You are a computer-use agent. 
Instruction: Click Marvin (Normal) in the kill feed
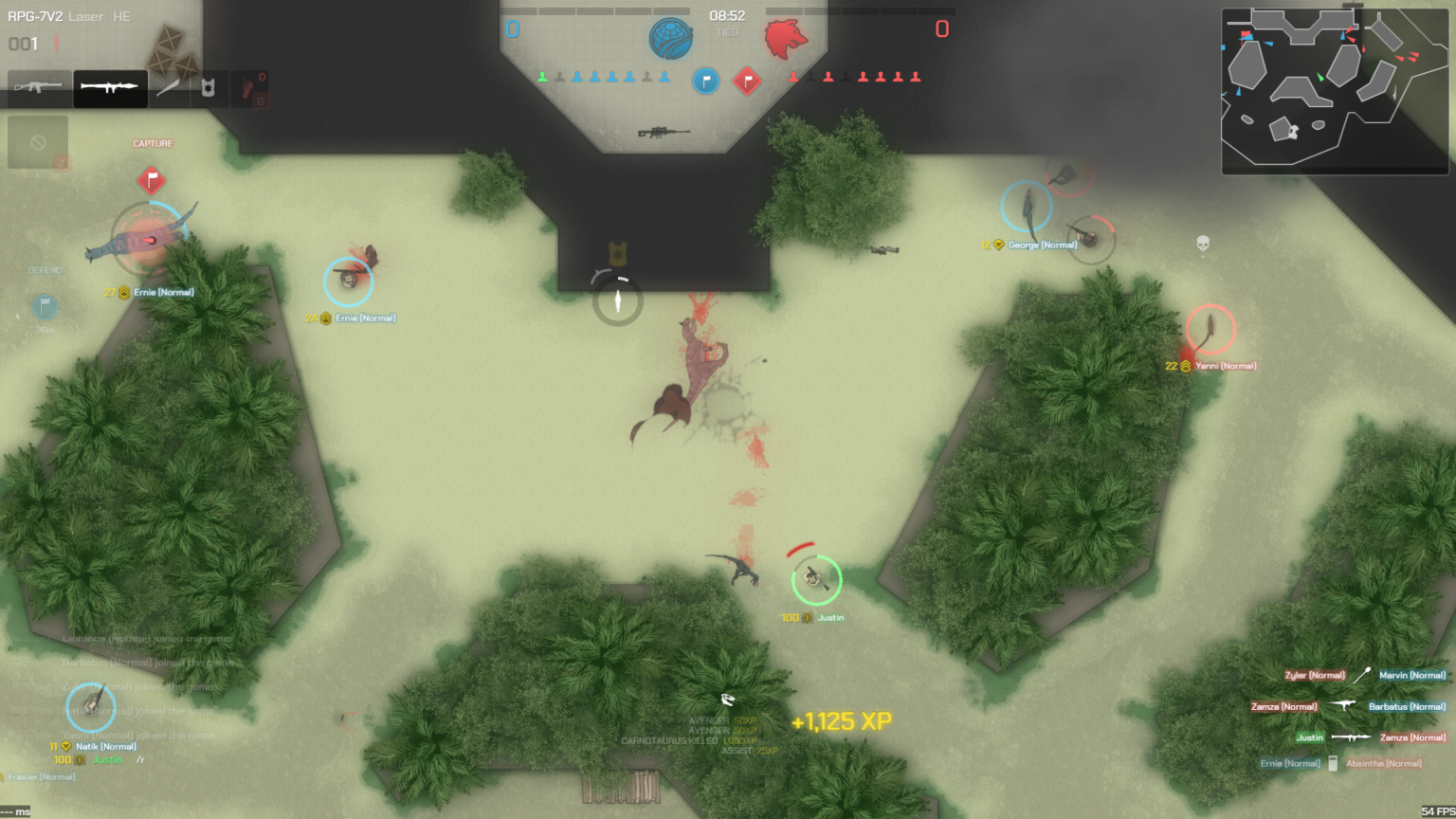point(1411,675)
